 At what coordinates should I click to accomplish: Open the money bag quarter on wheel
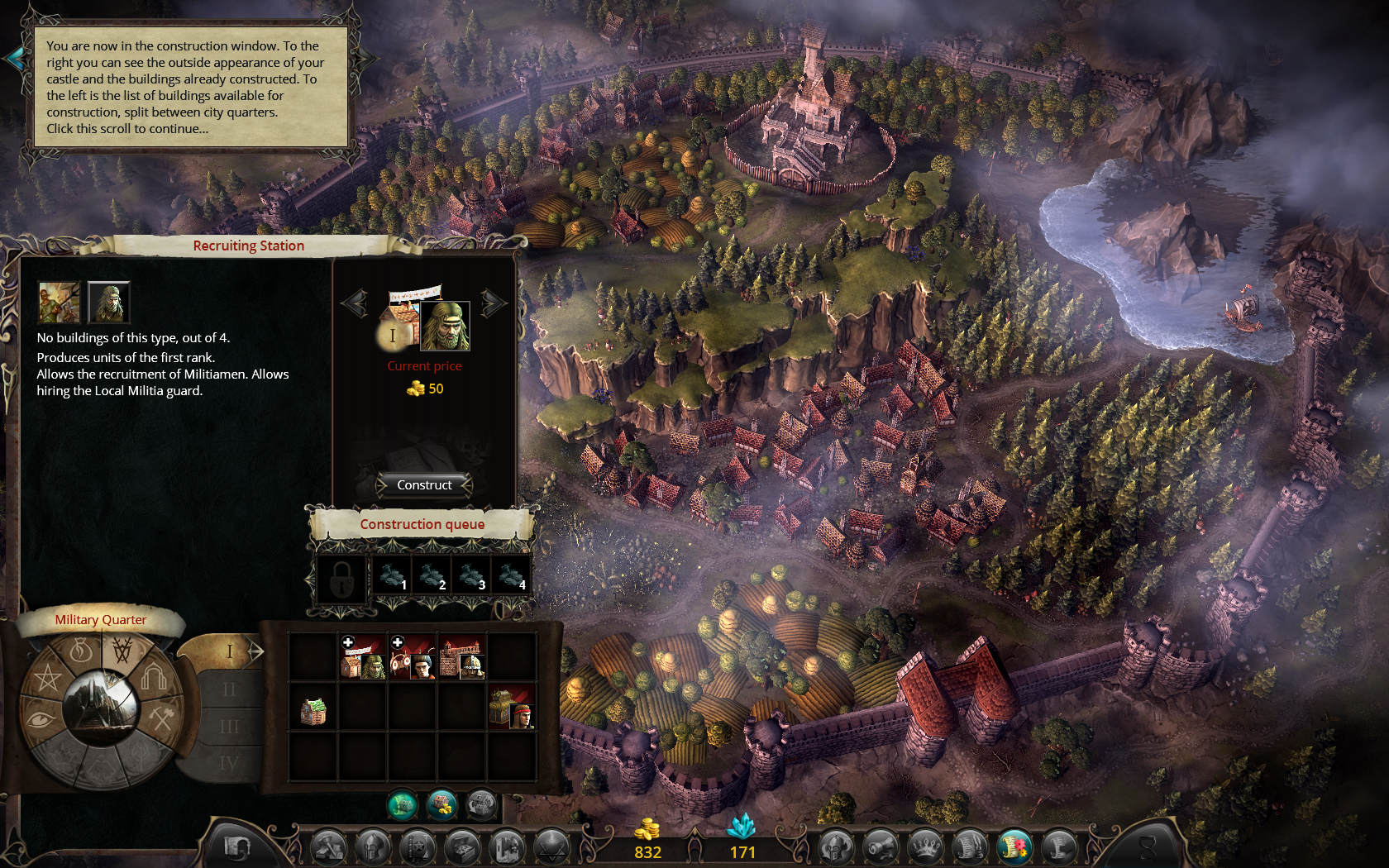[81, 651]
